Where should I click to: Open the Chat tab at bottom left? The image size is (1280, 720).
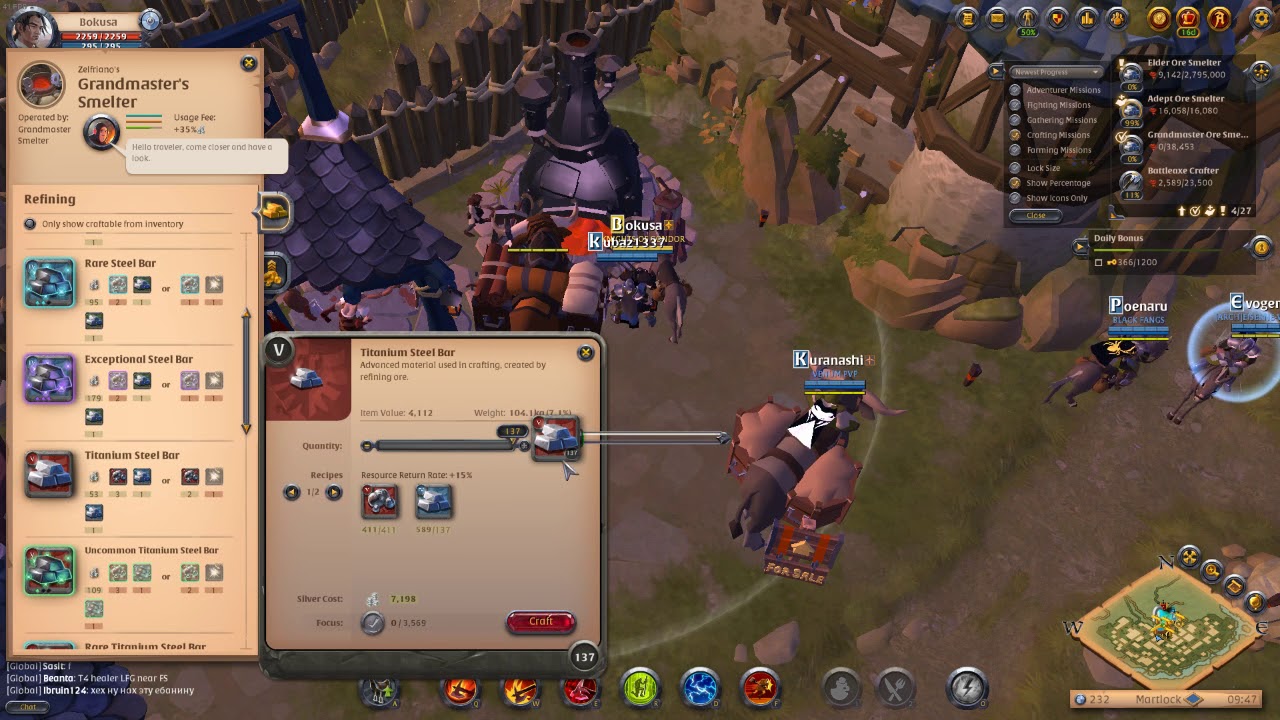[26, 707]
